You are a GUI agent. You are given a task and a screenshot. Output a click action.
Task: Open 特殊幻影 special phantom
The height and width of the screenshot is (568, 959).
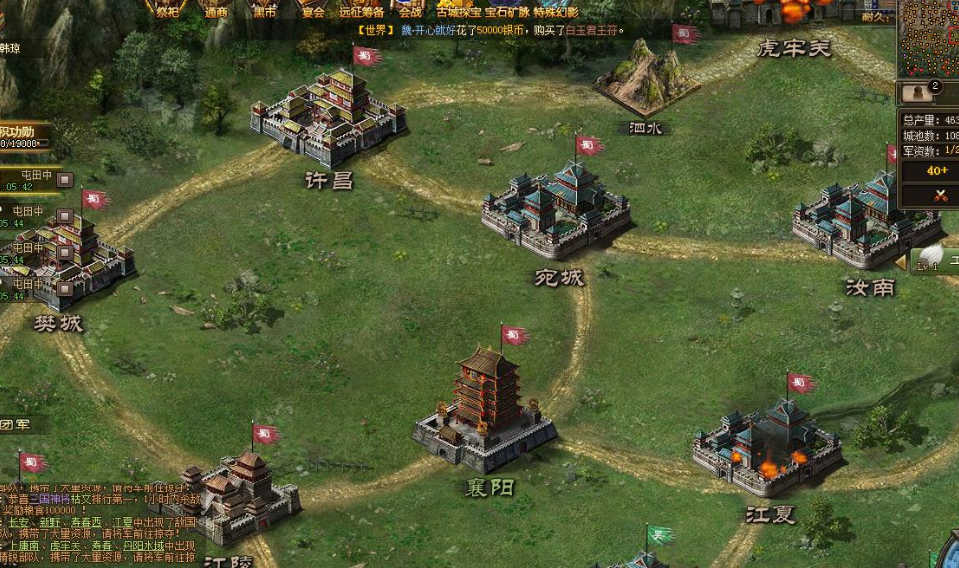tap(557, 11)
